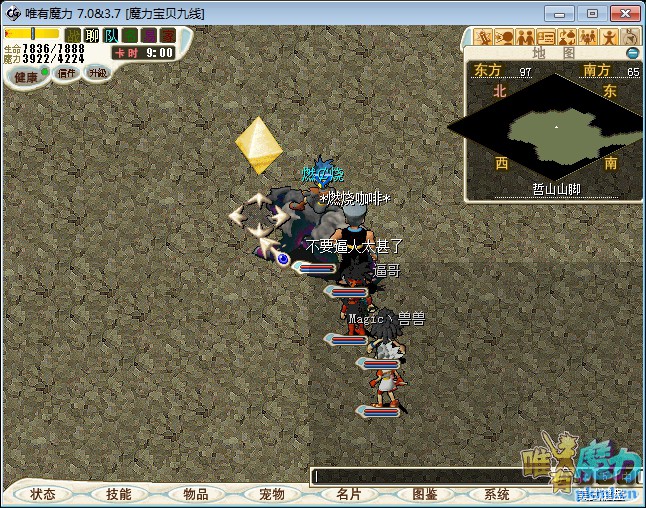Open the 图鉴 album menu
The image size is (646, 508).
[x=424, y=494]
